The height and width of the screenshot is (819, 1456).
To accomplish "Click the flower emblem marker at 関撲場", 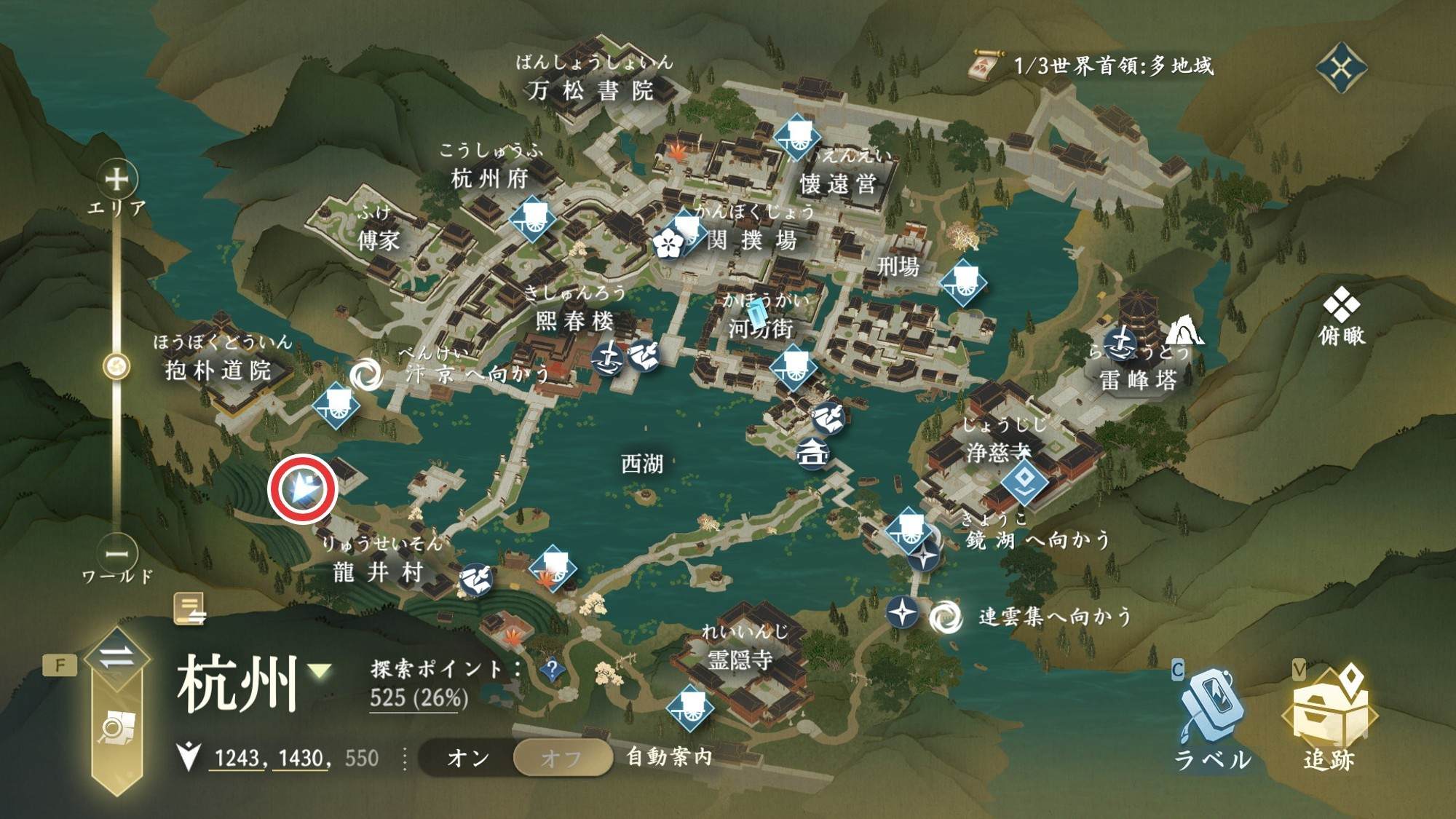I will [667, 243].
